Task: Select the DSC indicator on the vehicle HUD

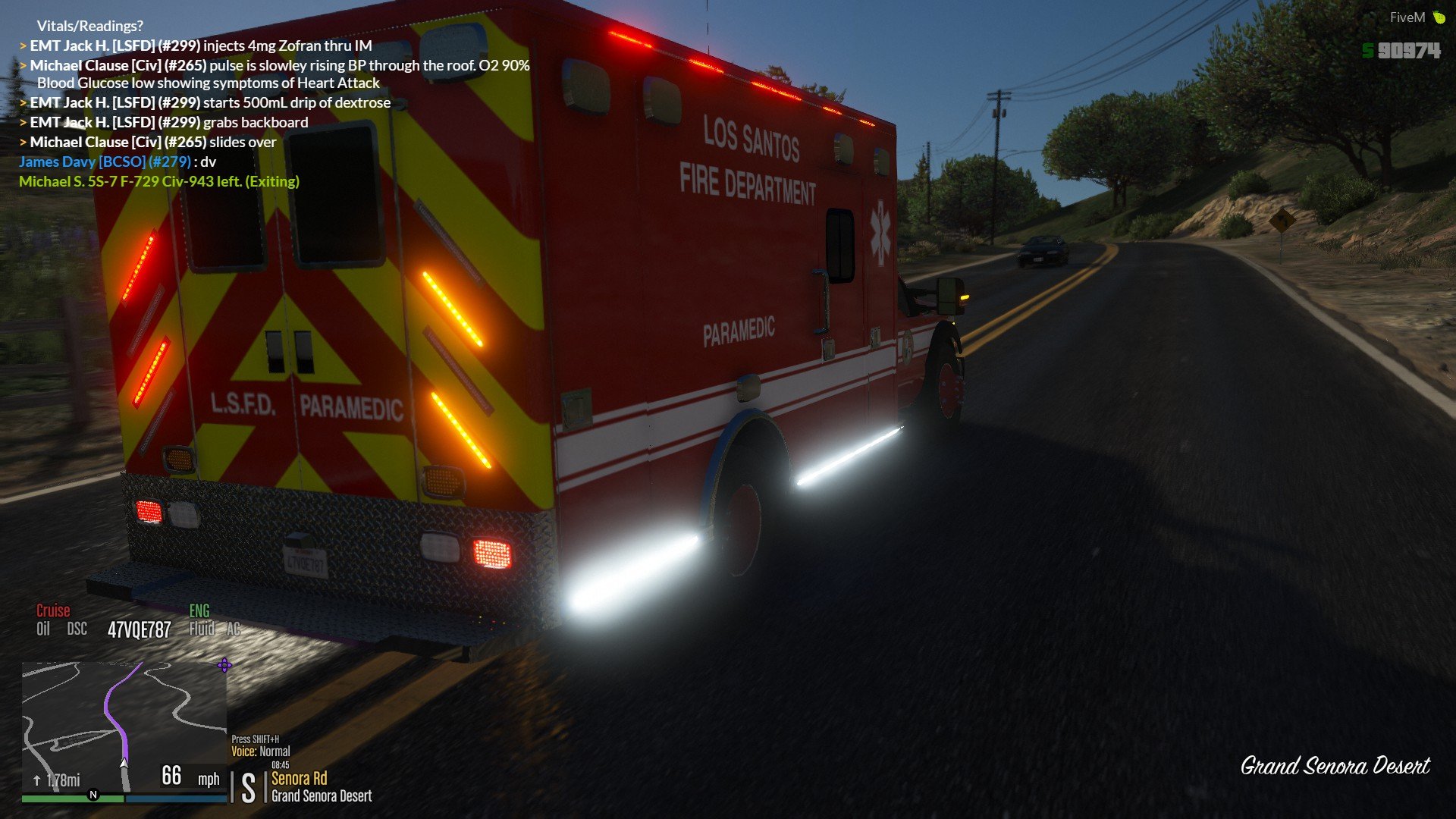Action: tap(77, 629)
